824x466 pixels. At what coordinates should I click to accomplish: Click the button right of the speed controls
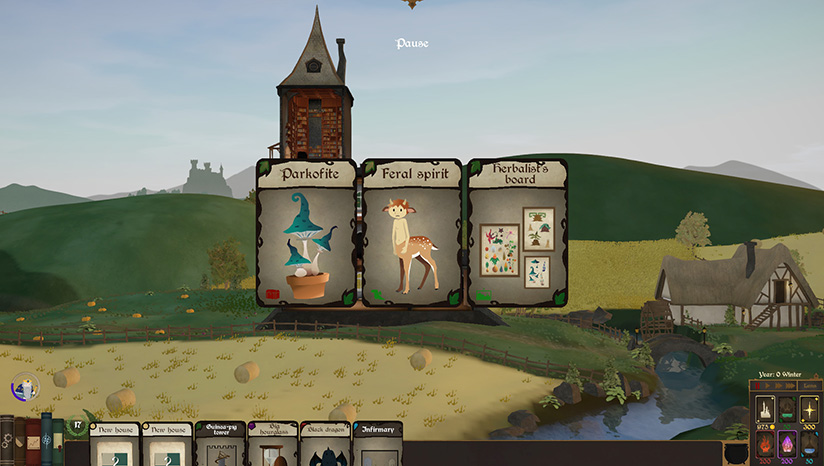pyautogui.click(x=809, y=385)
